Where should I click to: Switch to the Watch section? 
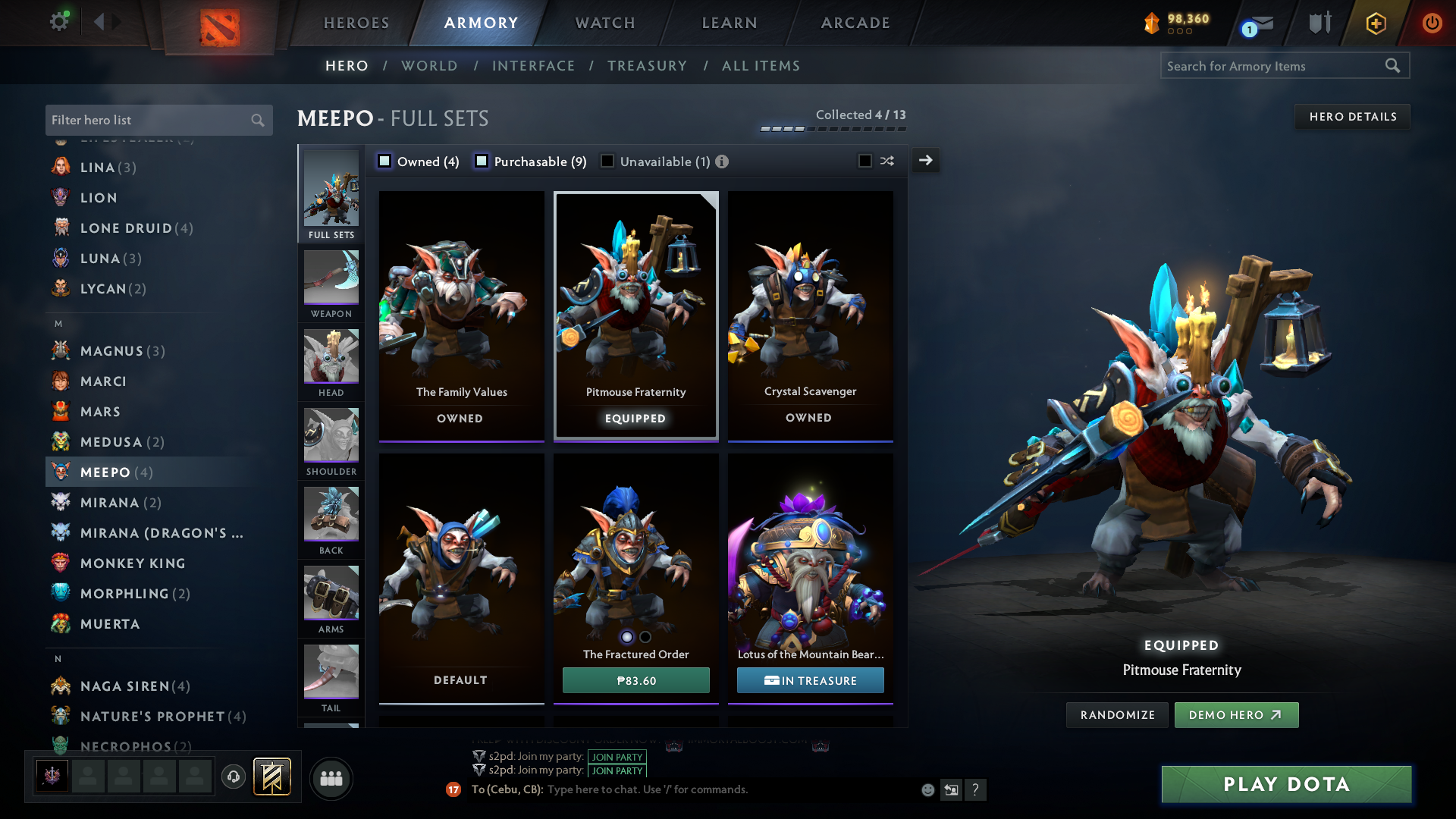605,23
